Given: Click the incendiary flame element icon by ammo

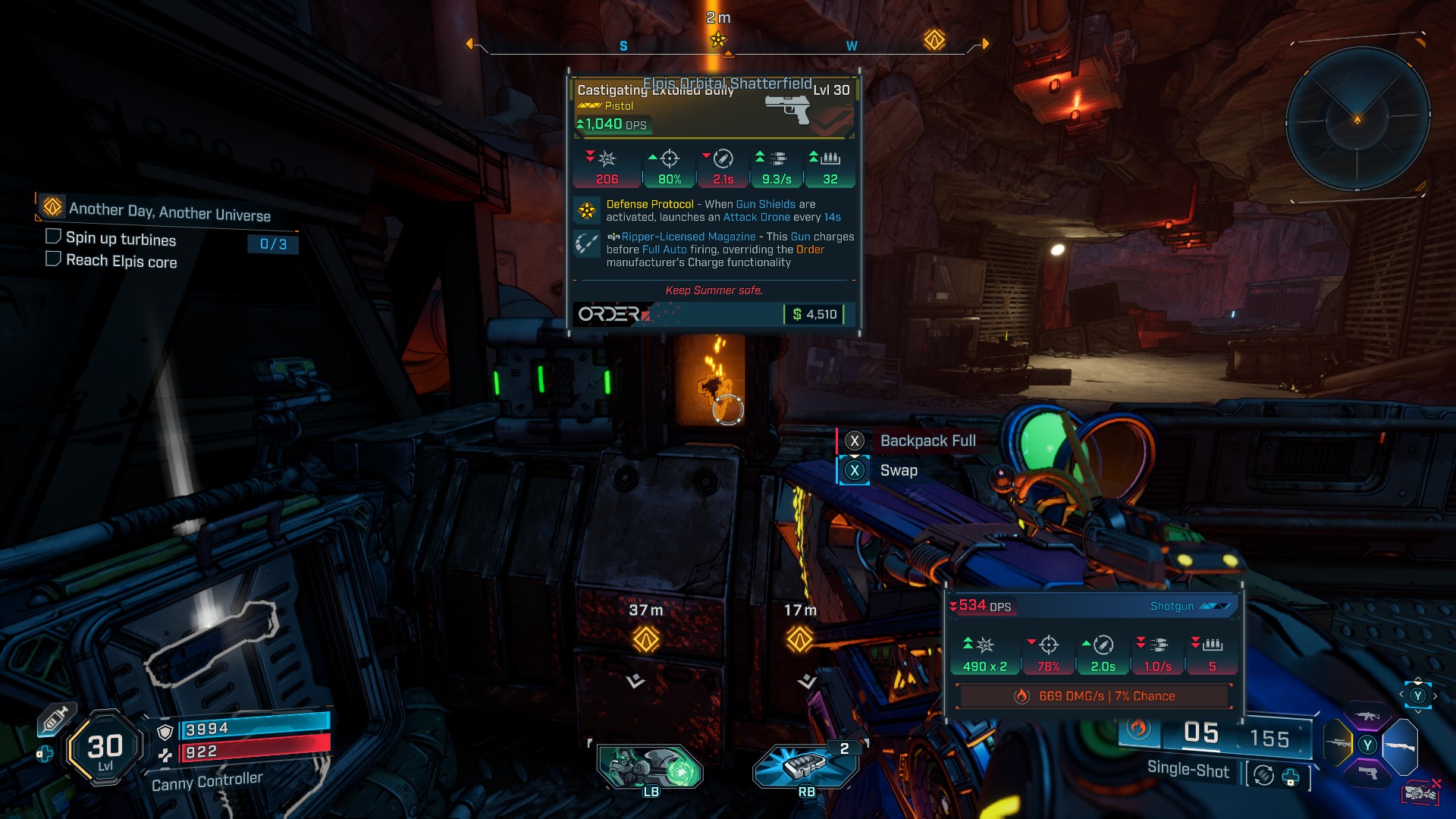Looking at the screenshot, I should click(1137, 729).
